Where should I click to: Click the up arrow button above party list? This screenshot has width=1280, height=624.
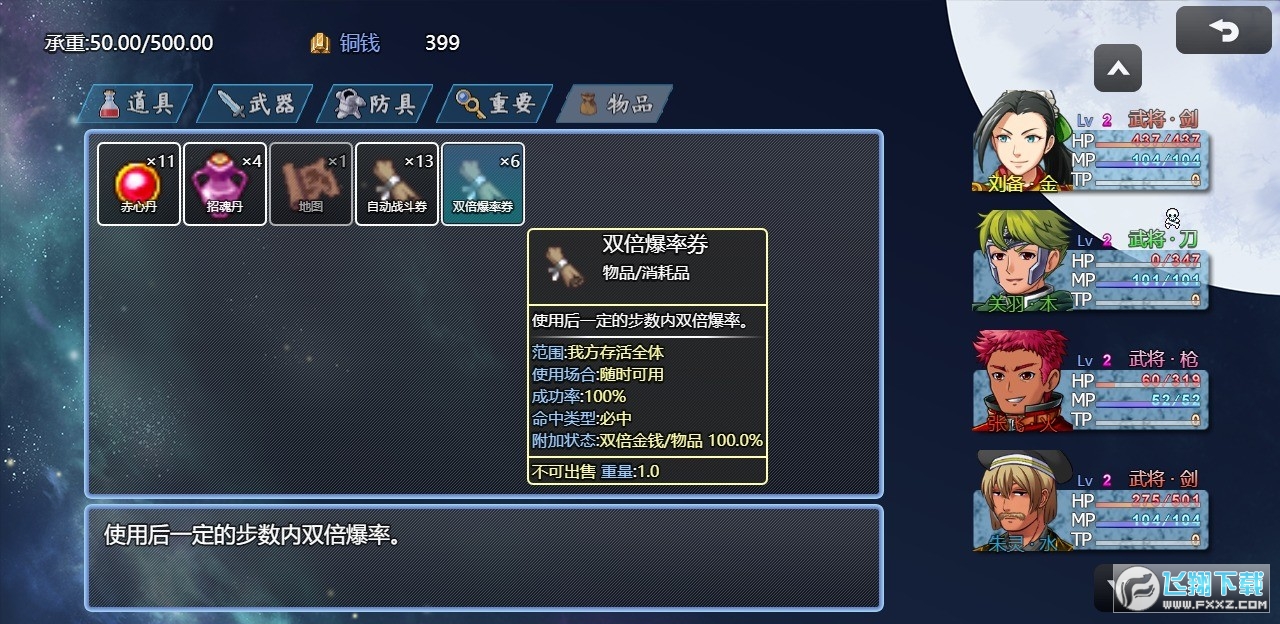[1118, 69]
